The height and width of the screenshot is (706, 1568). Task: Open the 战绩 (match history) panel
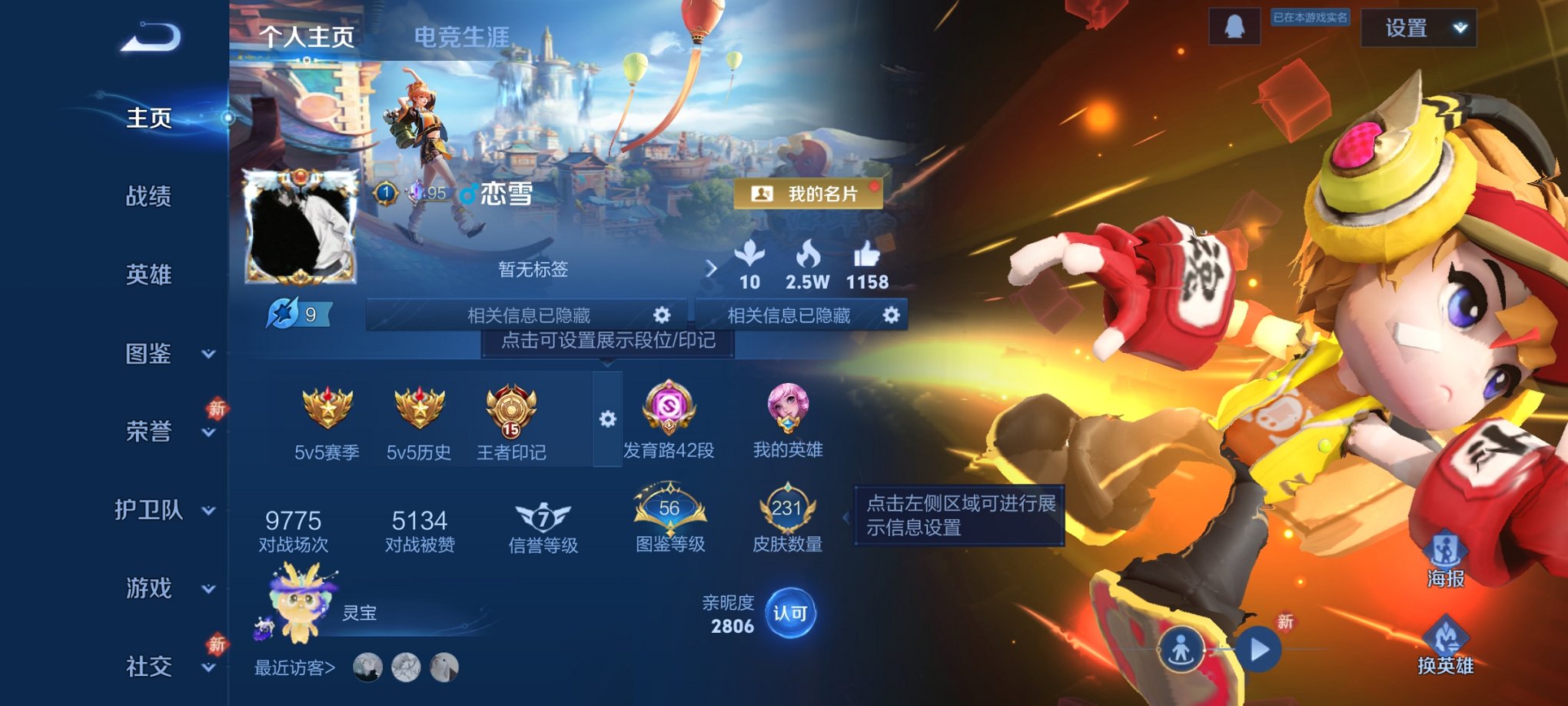[148, 198]
